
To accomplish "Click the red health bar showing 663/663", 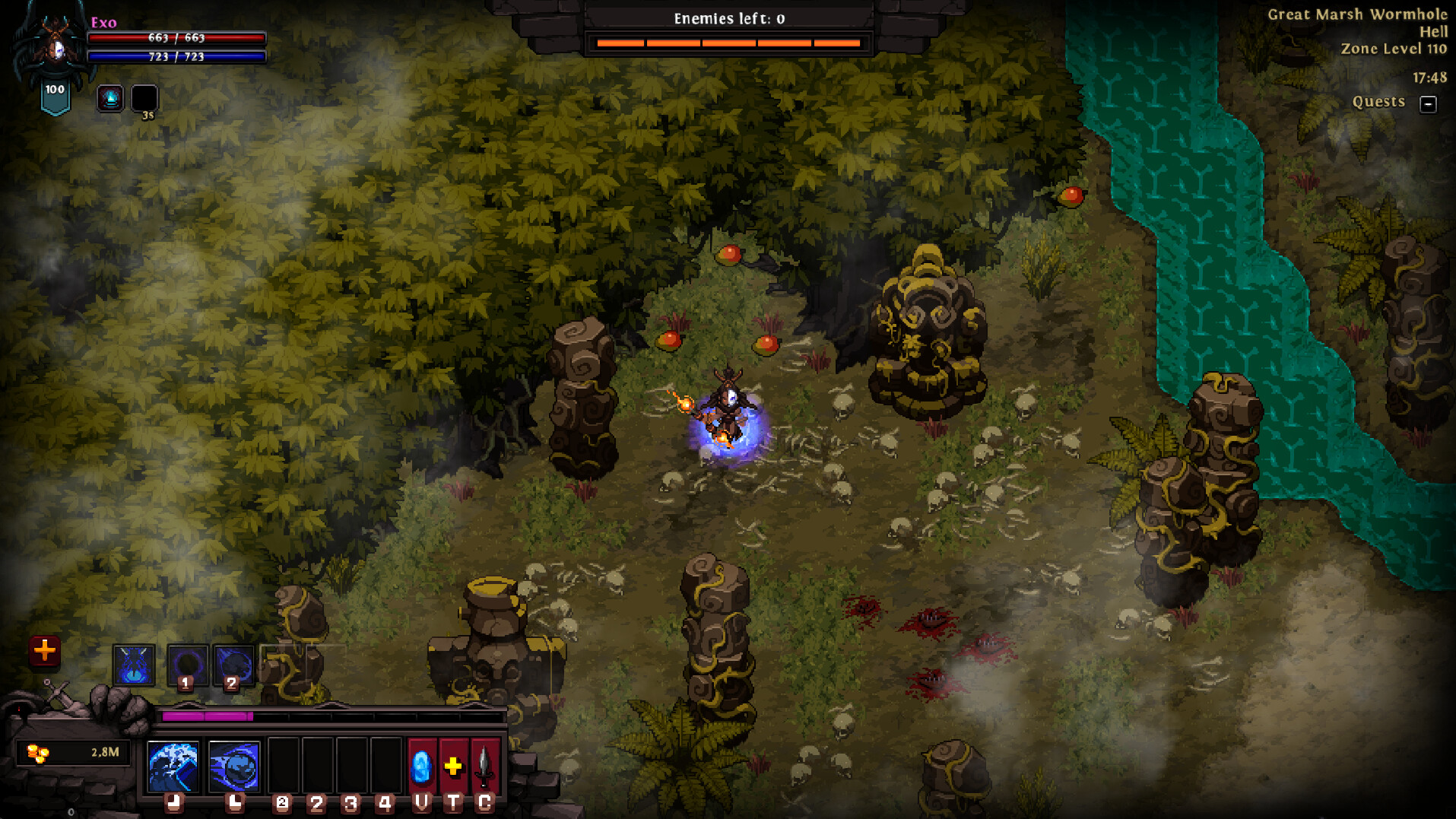I will pos(177,37).
